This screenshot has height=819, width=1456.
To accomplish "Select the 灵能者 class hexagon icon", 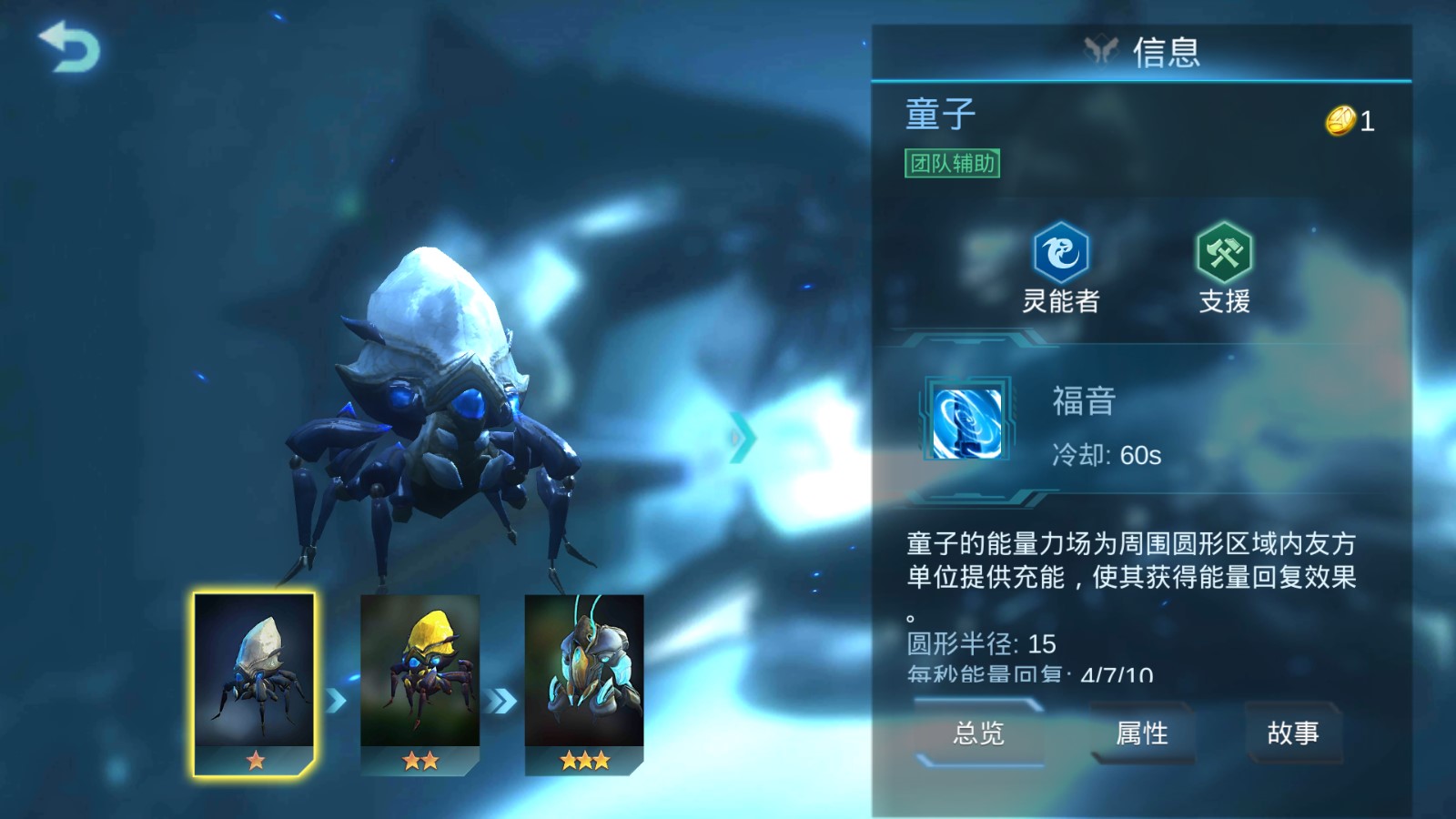I will [x=1060, y=252].
